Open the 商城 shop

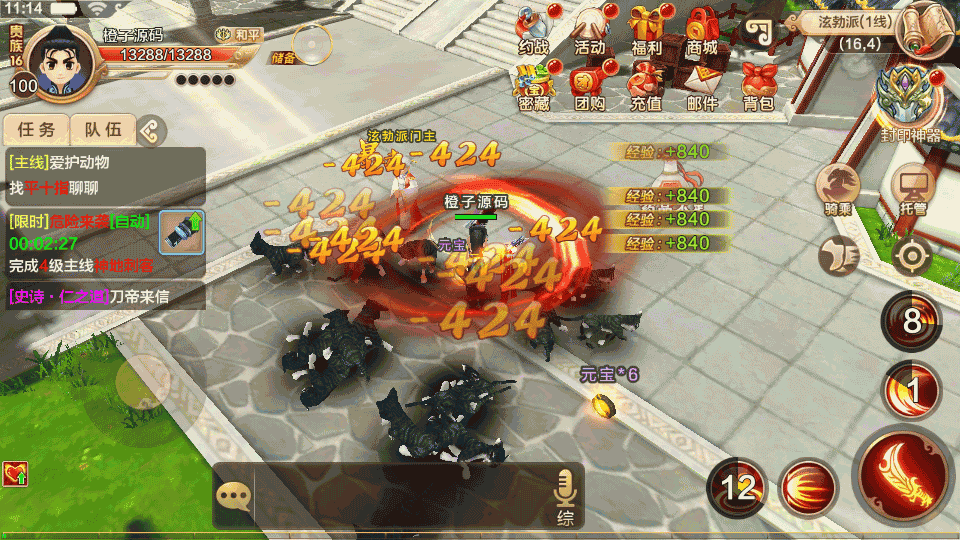coord(702,30)
